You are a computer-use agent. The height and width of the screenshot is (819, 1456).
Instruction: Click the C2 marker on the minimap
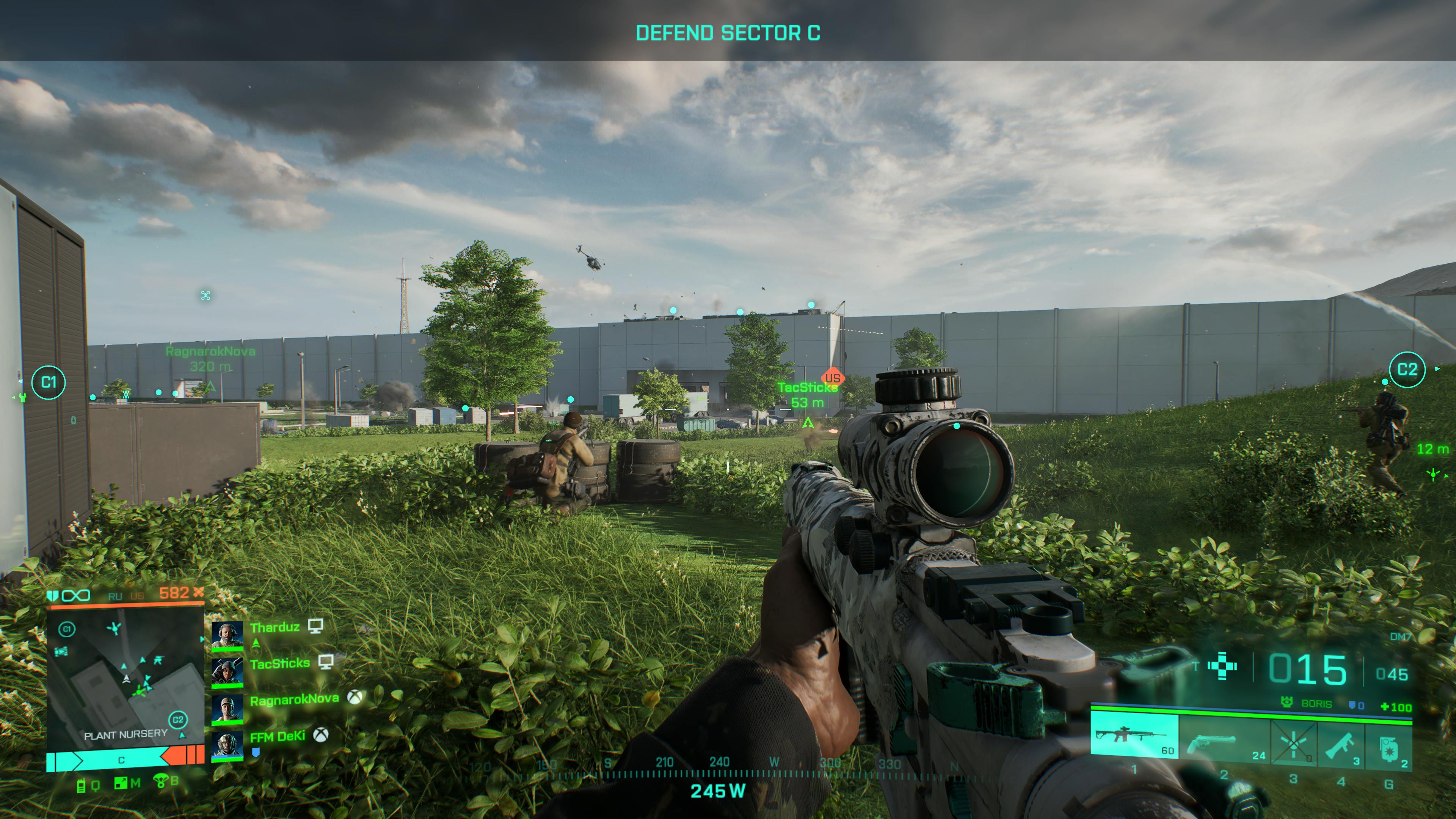(x=177, y=720)
